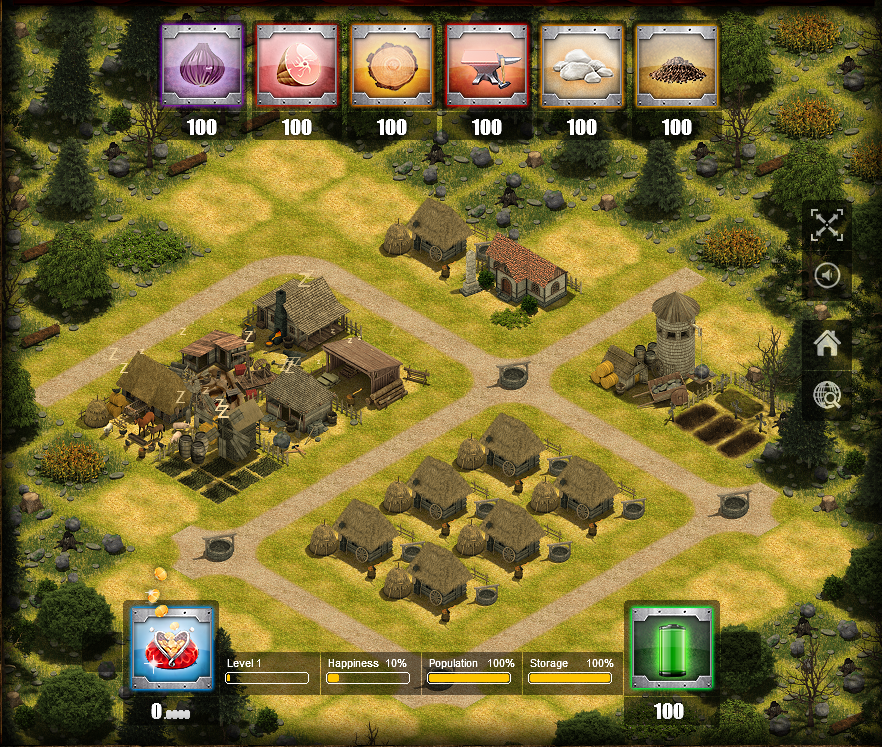882x747 pixels.
Task: Click the grain seeds resource icon
Action: [x=677, y=66]
